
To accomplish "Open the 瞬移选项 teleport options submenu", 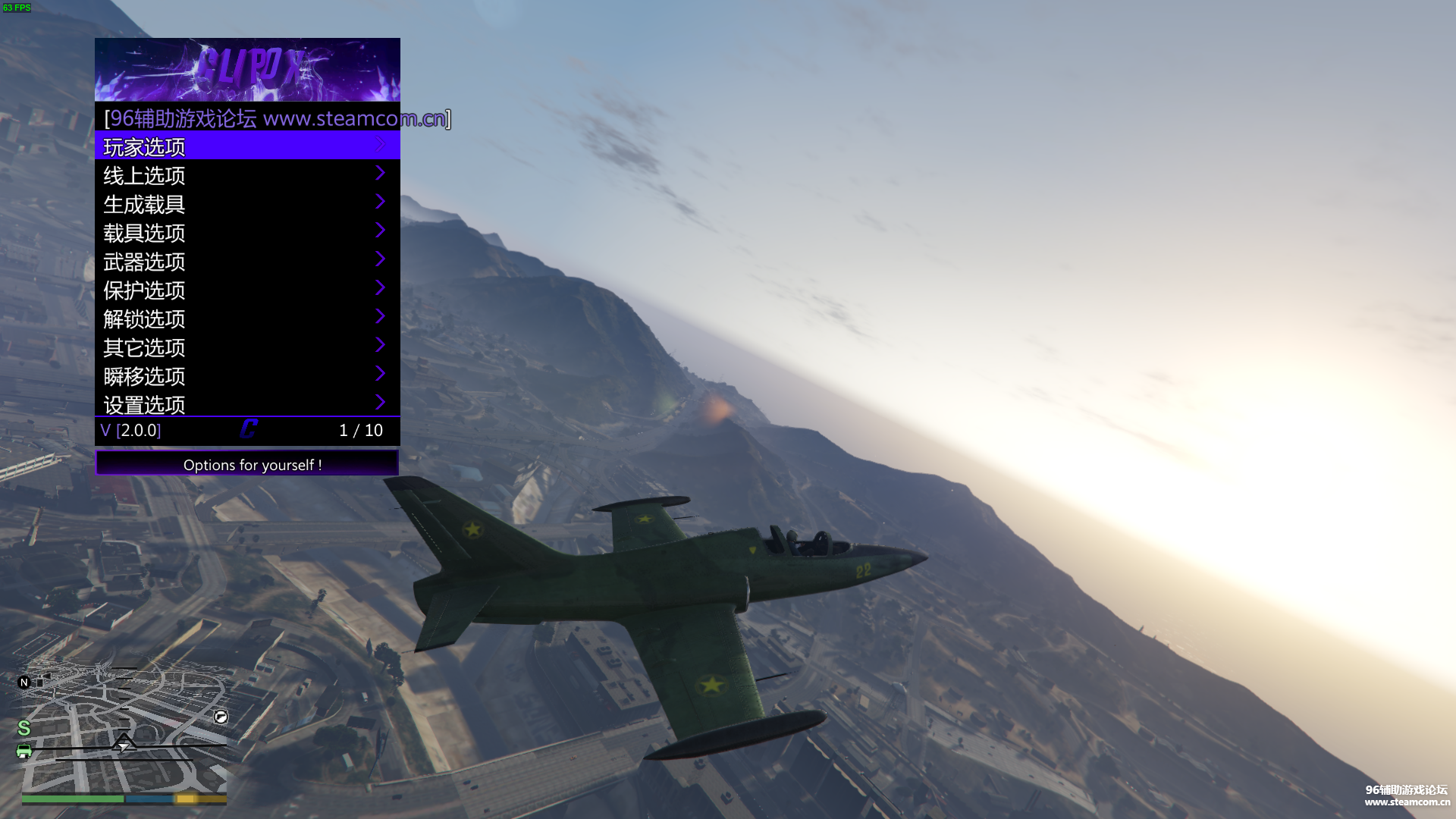I will 247,376.
